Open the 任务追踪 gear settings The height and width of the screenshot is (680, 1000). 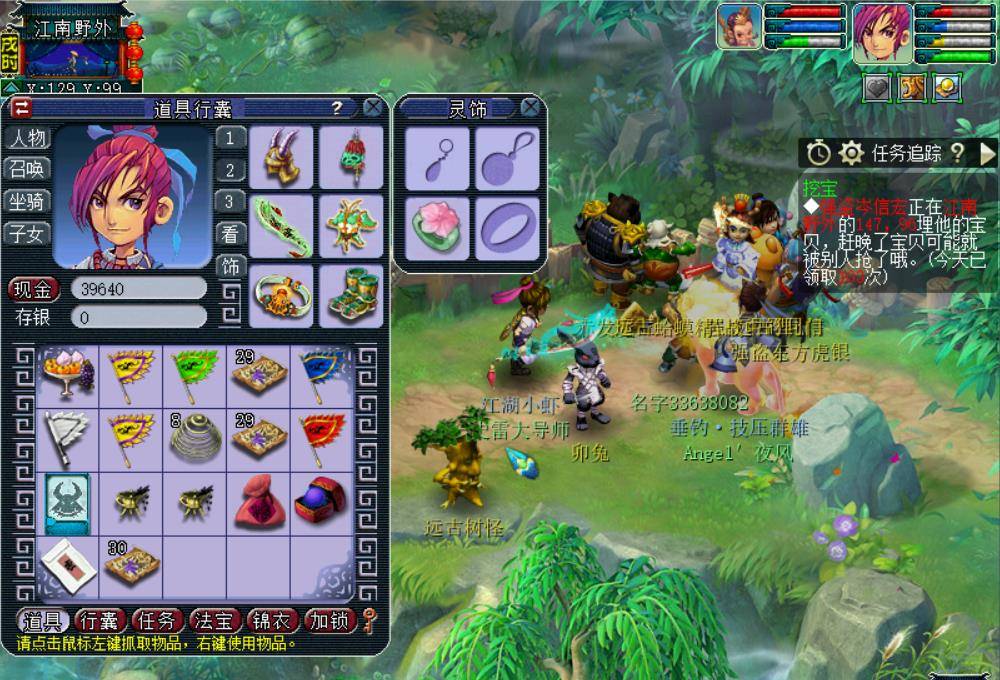(x=851, y=153)
